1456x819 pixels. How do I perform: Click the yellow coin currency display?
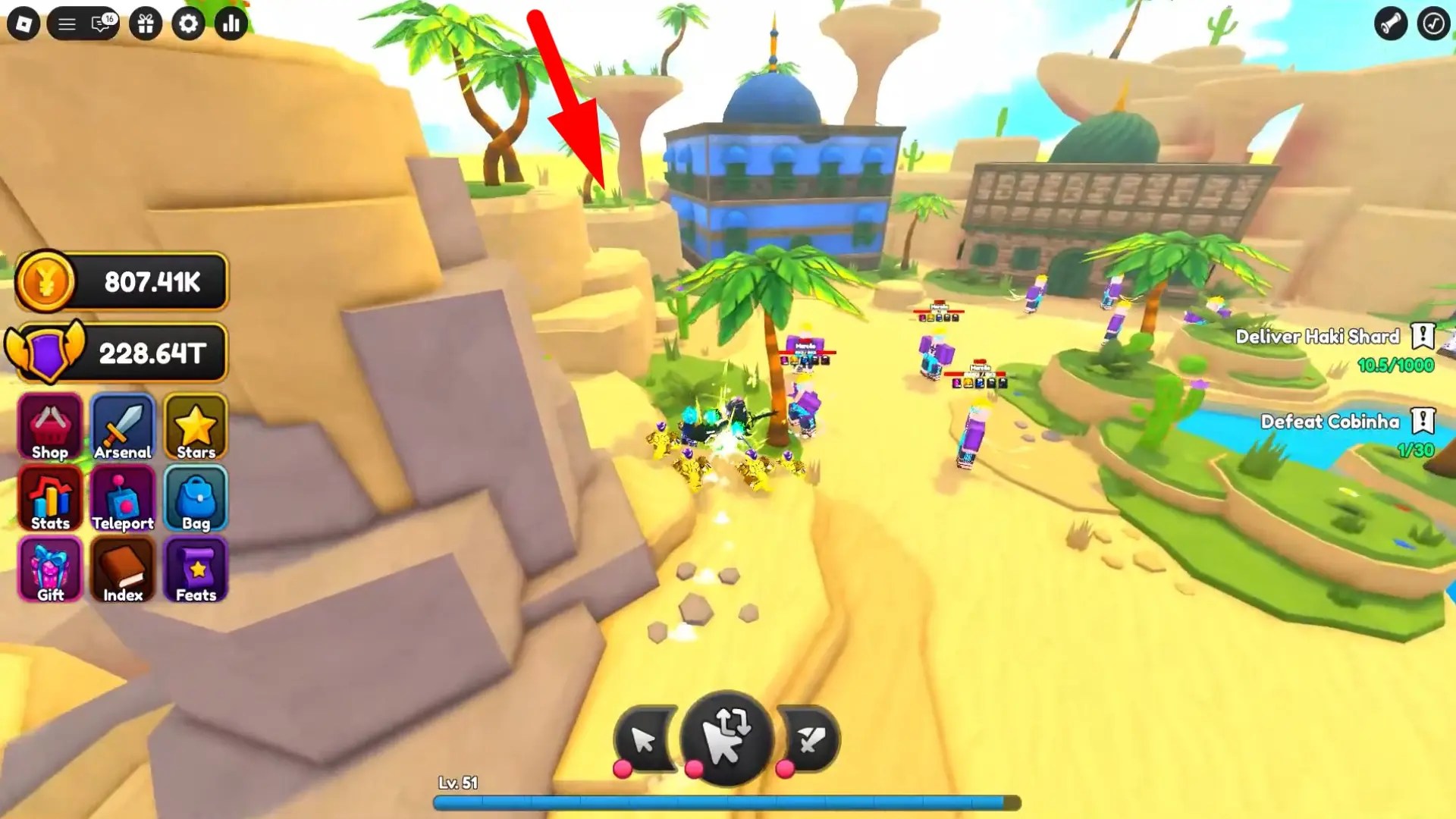(x=121, y=282)
